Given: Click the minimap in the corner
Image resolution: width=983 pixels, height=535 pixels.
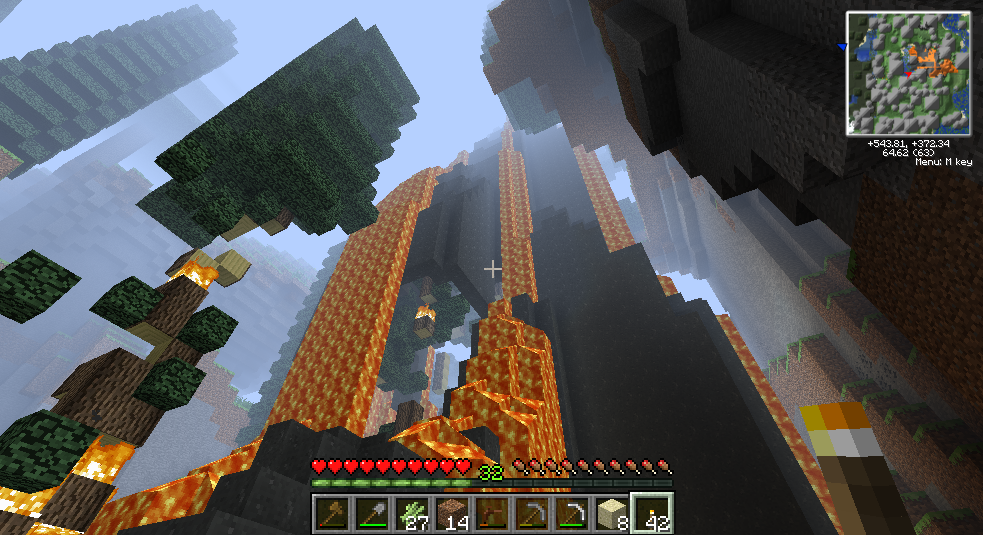Looking at the screenshot, I should pyautogui.click(x=909, y=73).
